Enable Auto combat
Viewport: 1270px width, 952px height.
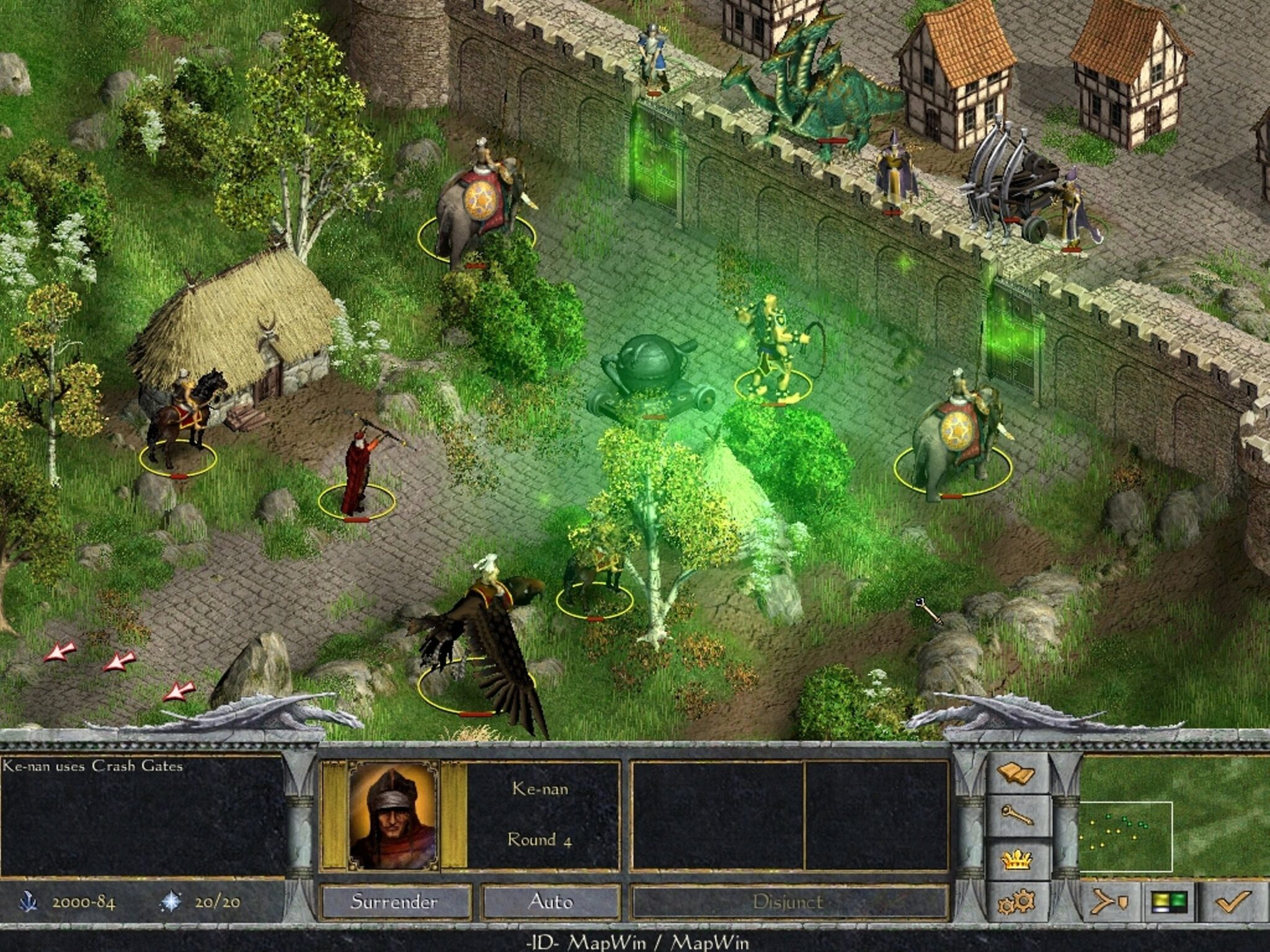coord(551,901)
